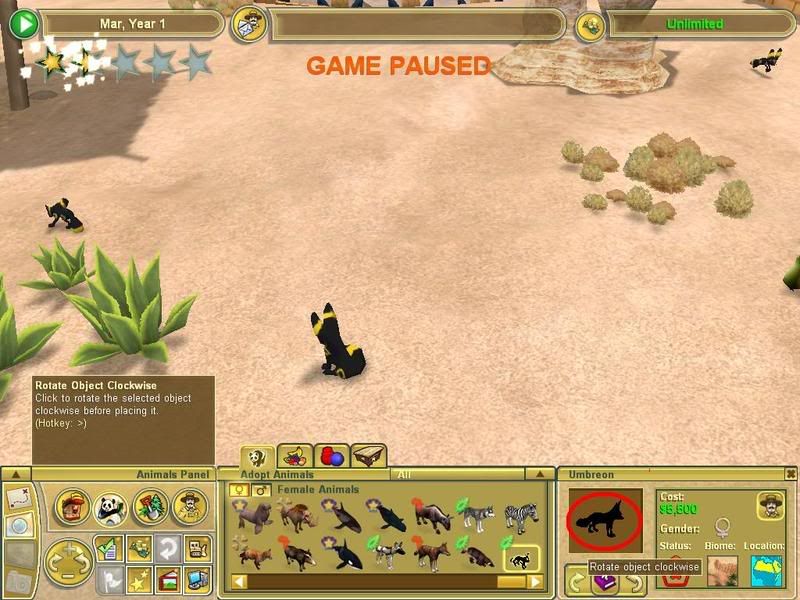Open the zookeeper messages icon
Image resolution: width=800 pixels, height=600 pixels.
(x=250, y=23)
